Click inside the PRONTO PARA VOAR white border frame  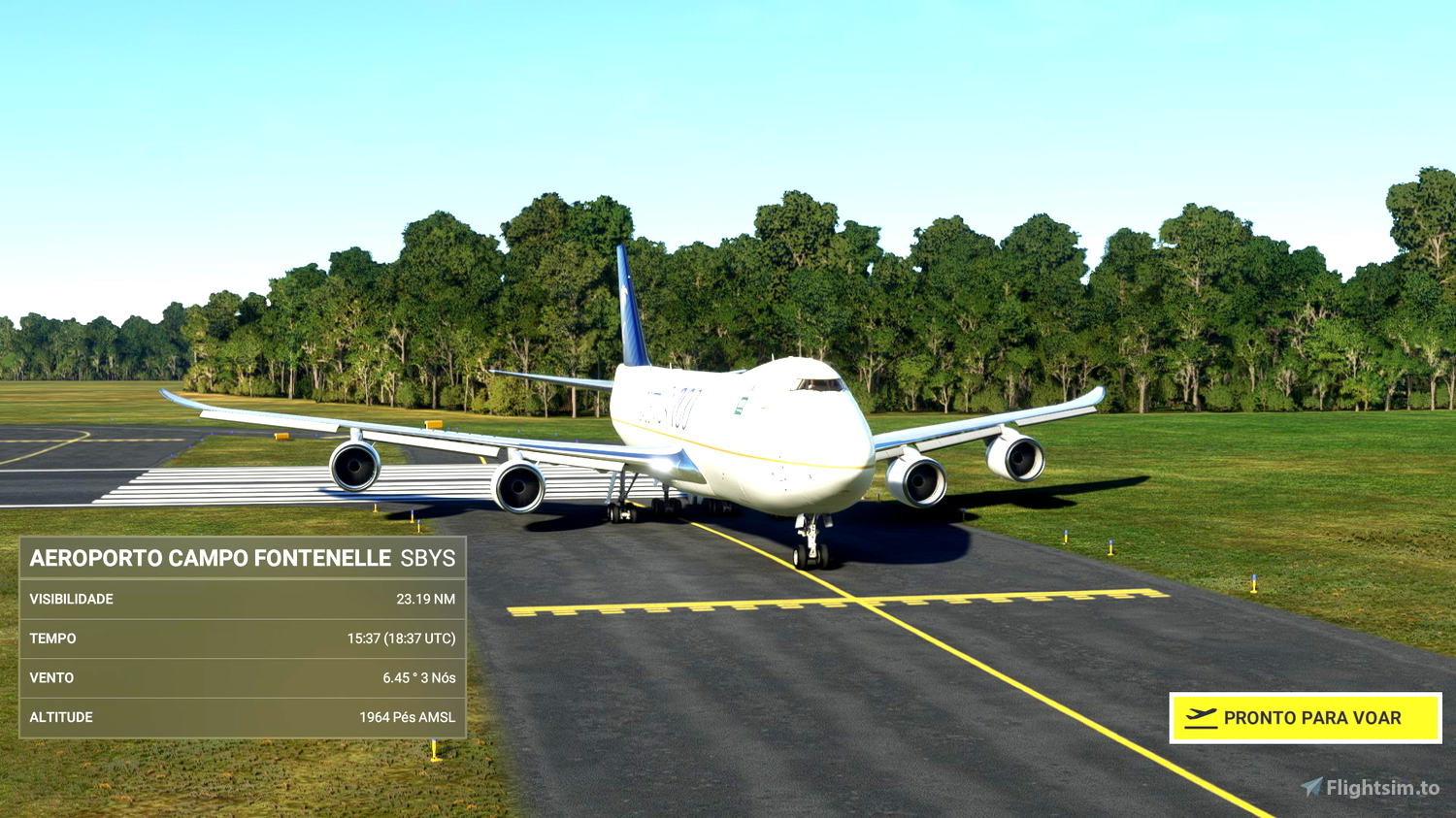coord(1305,718)
